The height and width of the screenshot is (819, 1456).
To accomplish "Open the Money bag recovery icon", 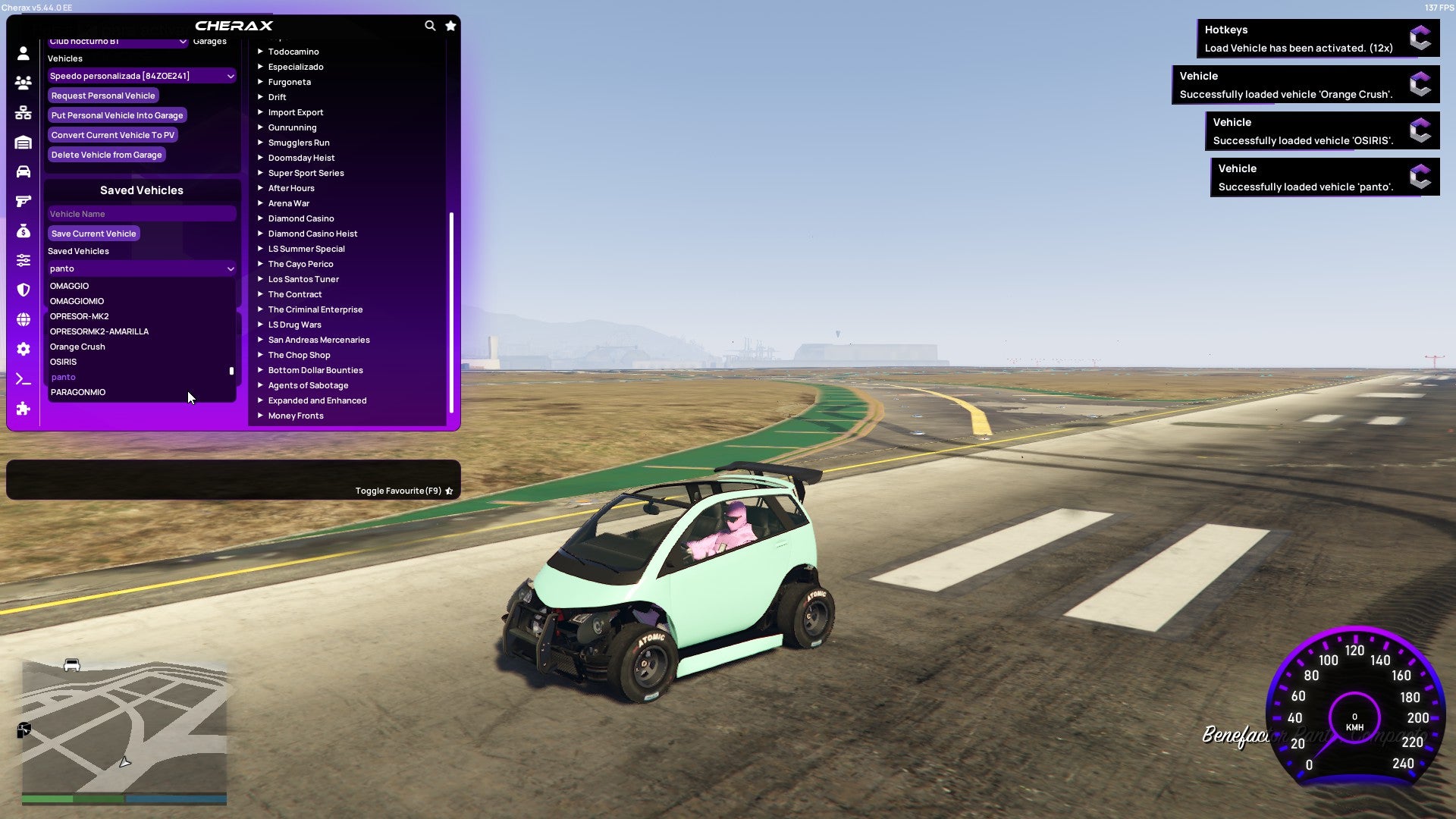I will (23, 231).
